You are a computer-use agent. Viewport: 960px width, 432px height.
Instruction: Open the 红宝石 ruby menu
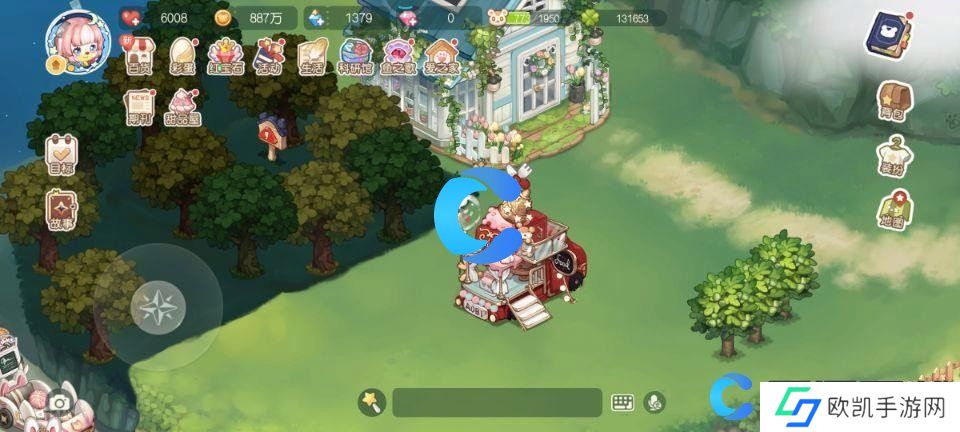click(x=227, y=56)
